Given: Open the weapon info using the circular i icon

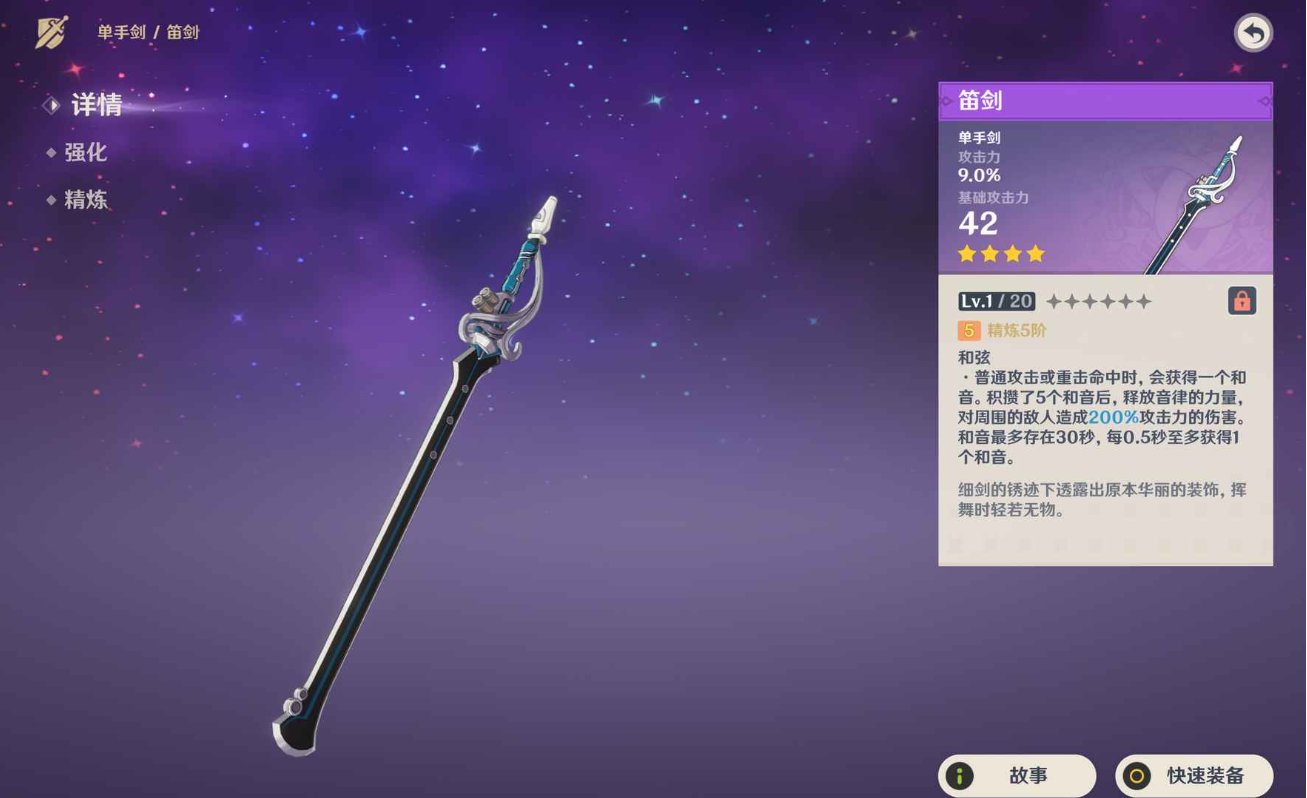Looking at the screenshot, I should click(959, 775).
